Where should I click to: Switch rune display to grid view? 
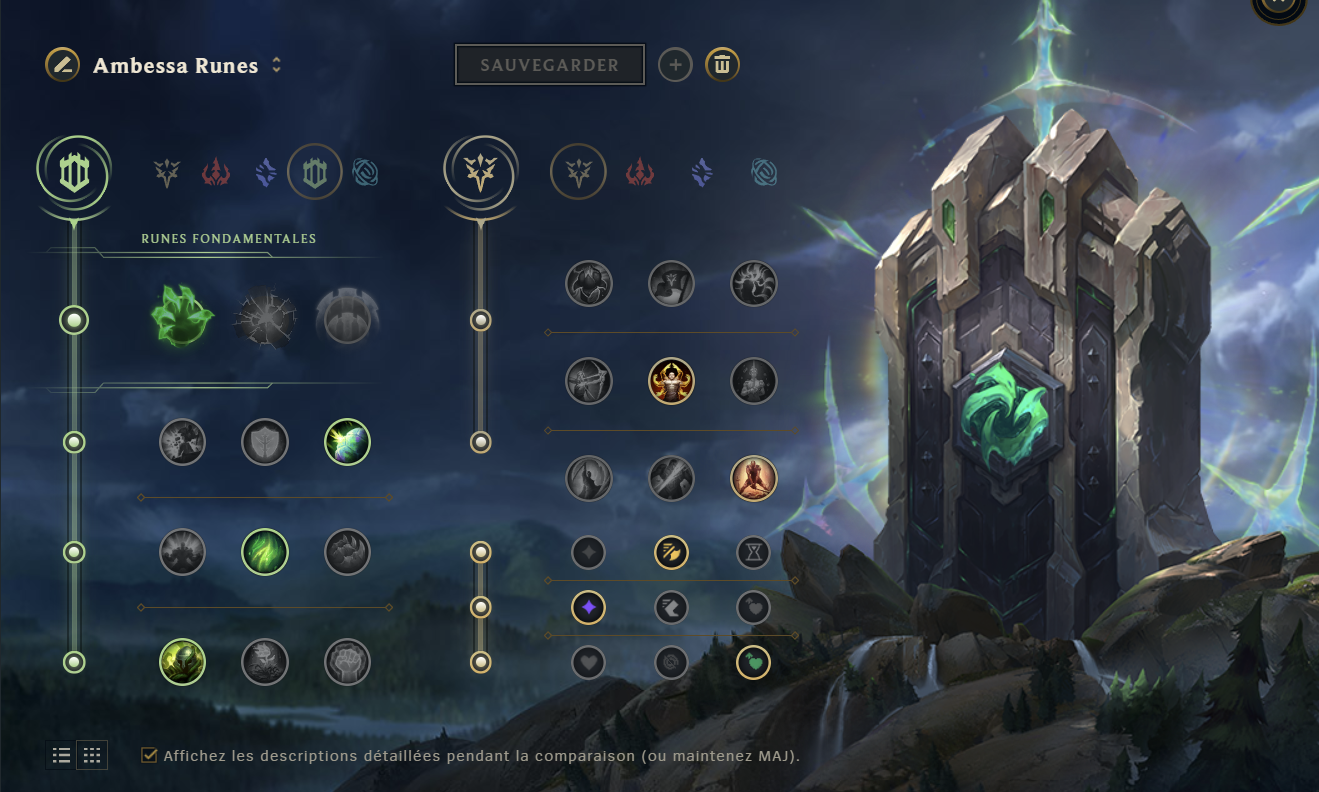pos(91,755)
